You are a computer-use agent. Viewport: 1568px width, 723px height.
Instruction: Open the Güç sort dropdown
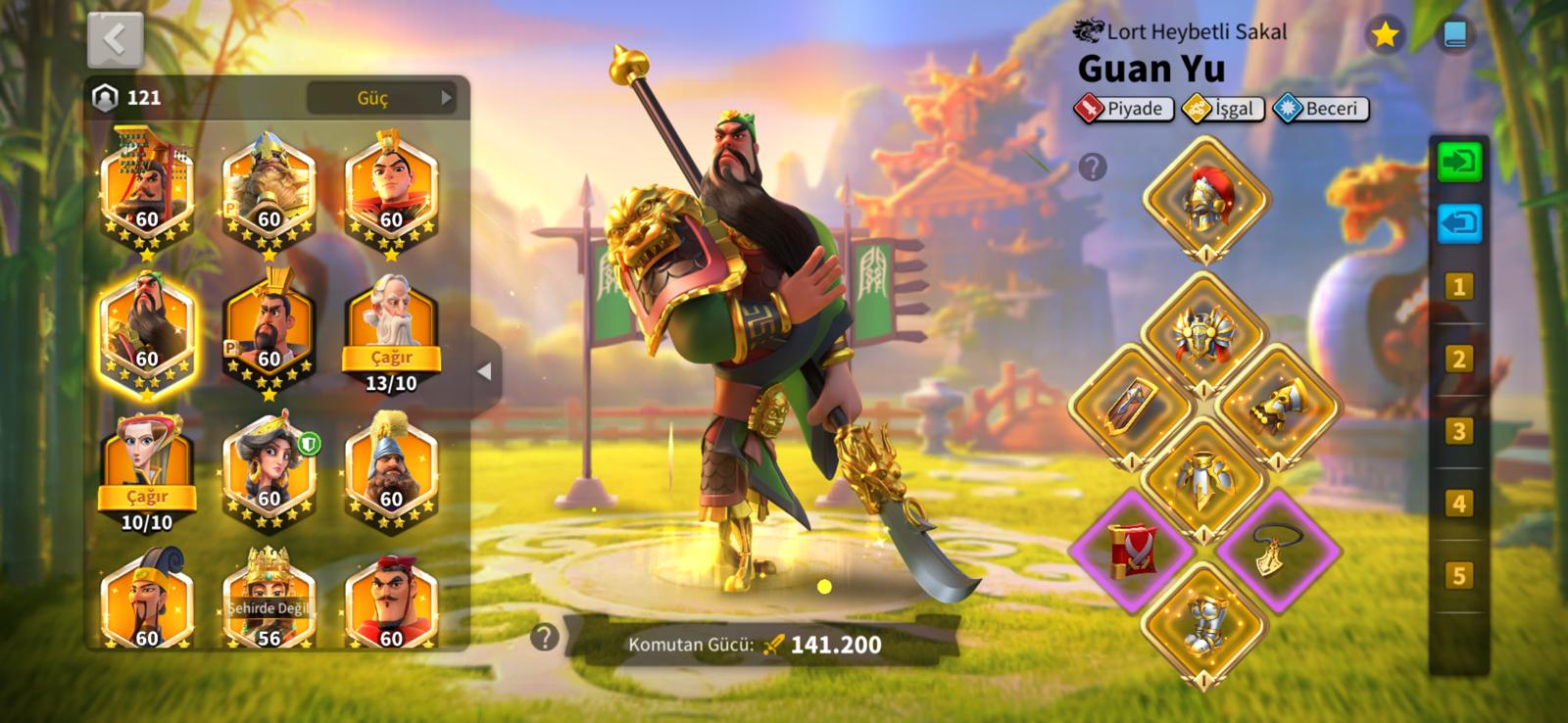pyautogui.click(x=380, y=98)
